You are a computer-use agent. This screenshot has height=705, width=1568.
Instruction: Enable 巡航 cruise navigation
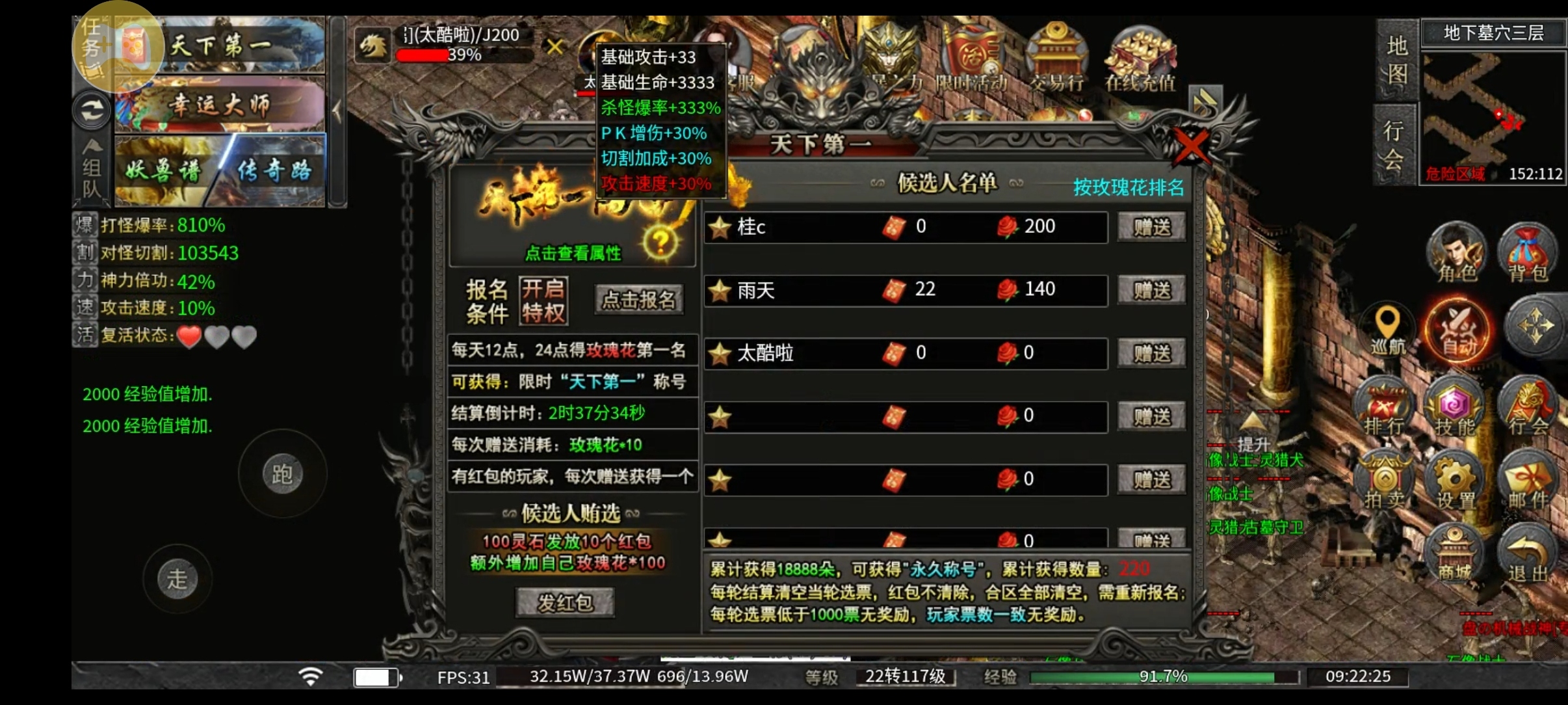pyautogui.click(x=1386, y=328)
